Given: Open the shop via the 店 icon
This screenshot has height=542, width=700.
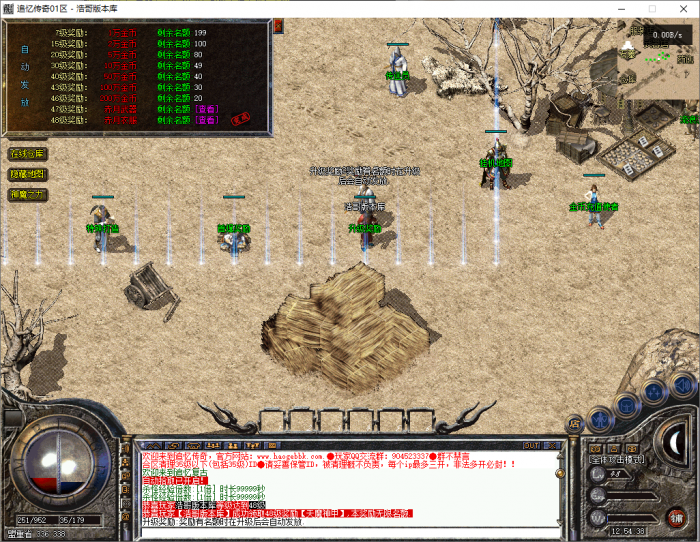Looking at the screenshot, I should (575, 423).
